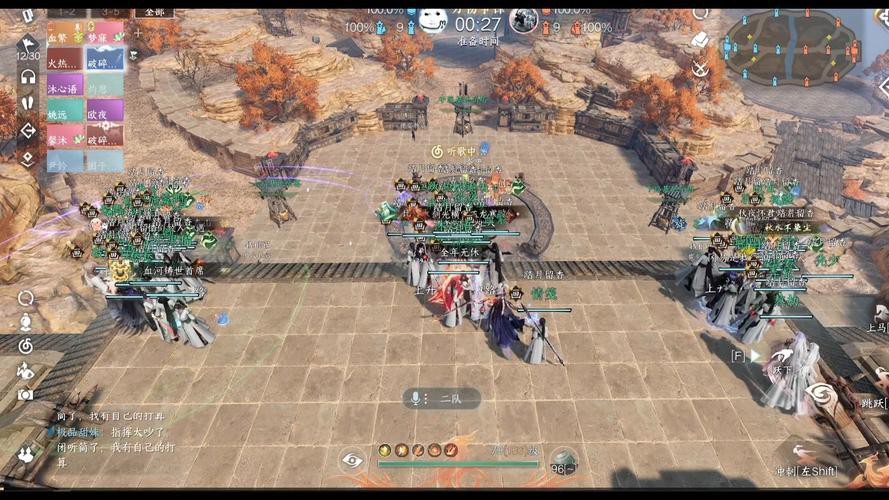Toggle the headphones voice icon
This screenshot has height=500, width=889.
click(28, 77)
